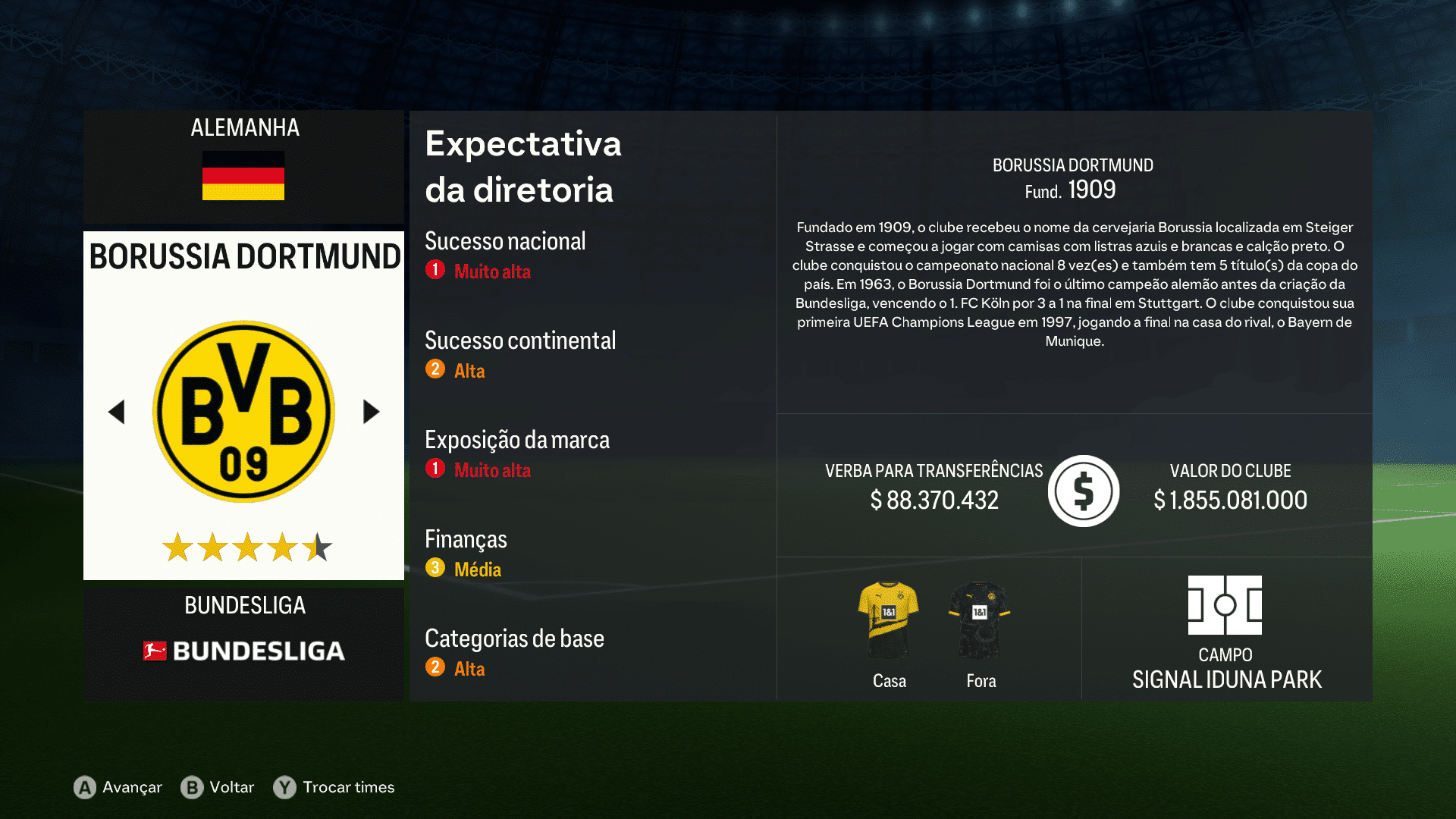The image size is (1456, 819).
Task: Click Avançar to continue
Action: (x=130, y=787)
